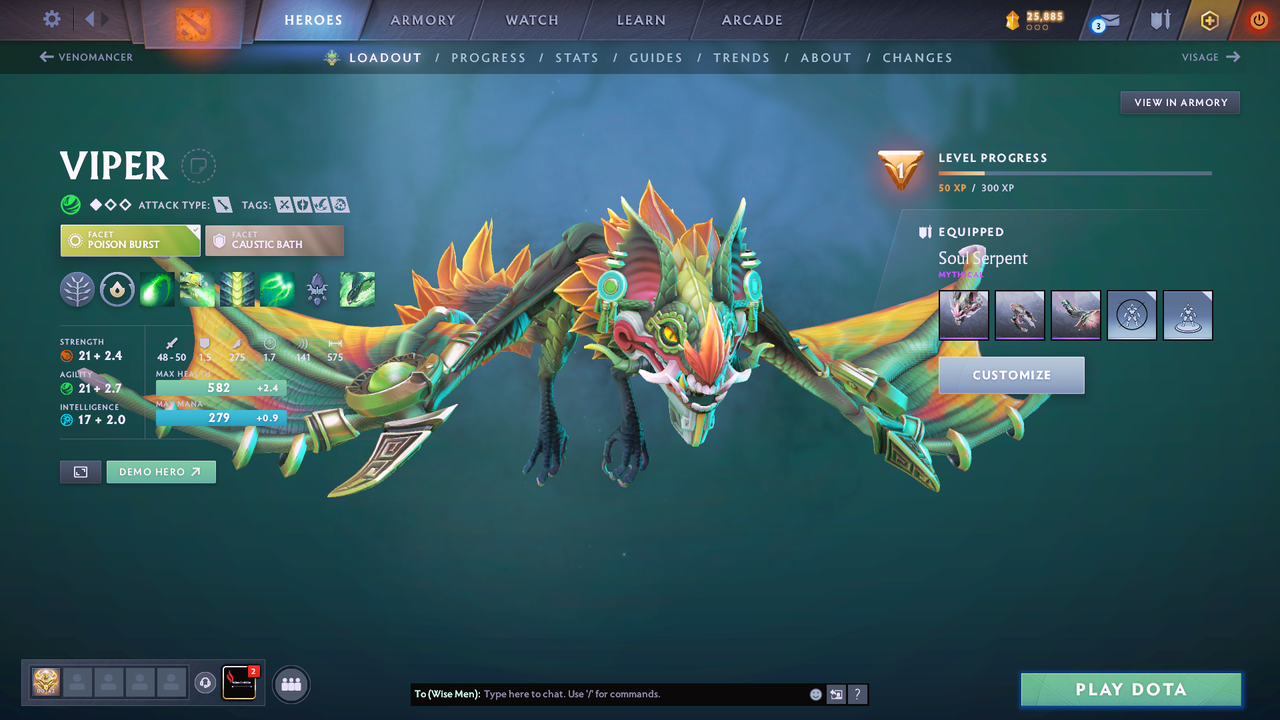Select the Poison Burst facet
This screenshot has width=1280, height=720.
point(130,240)
